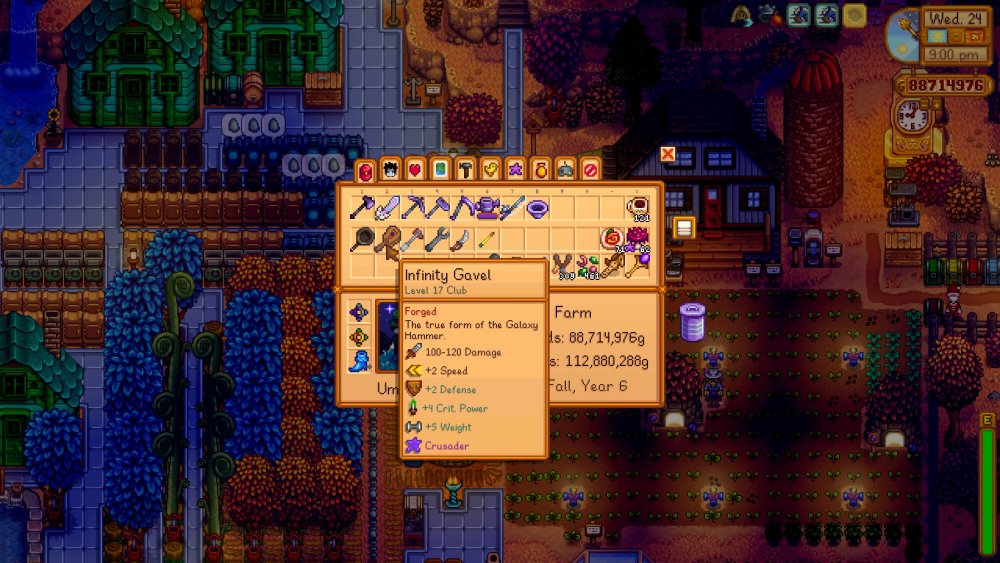Switch to the Social heart tab
Screen dimensions: 1000x563
(x=415, y=169)
